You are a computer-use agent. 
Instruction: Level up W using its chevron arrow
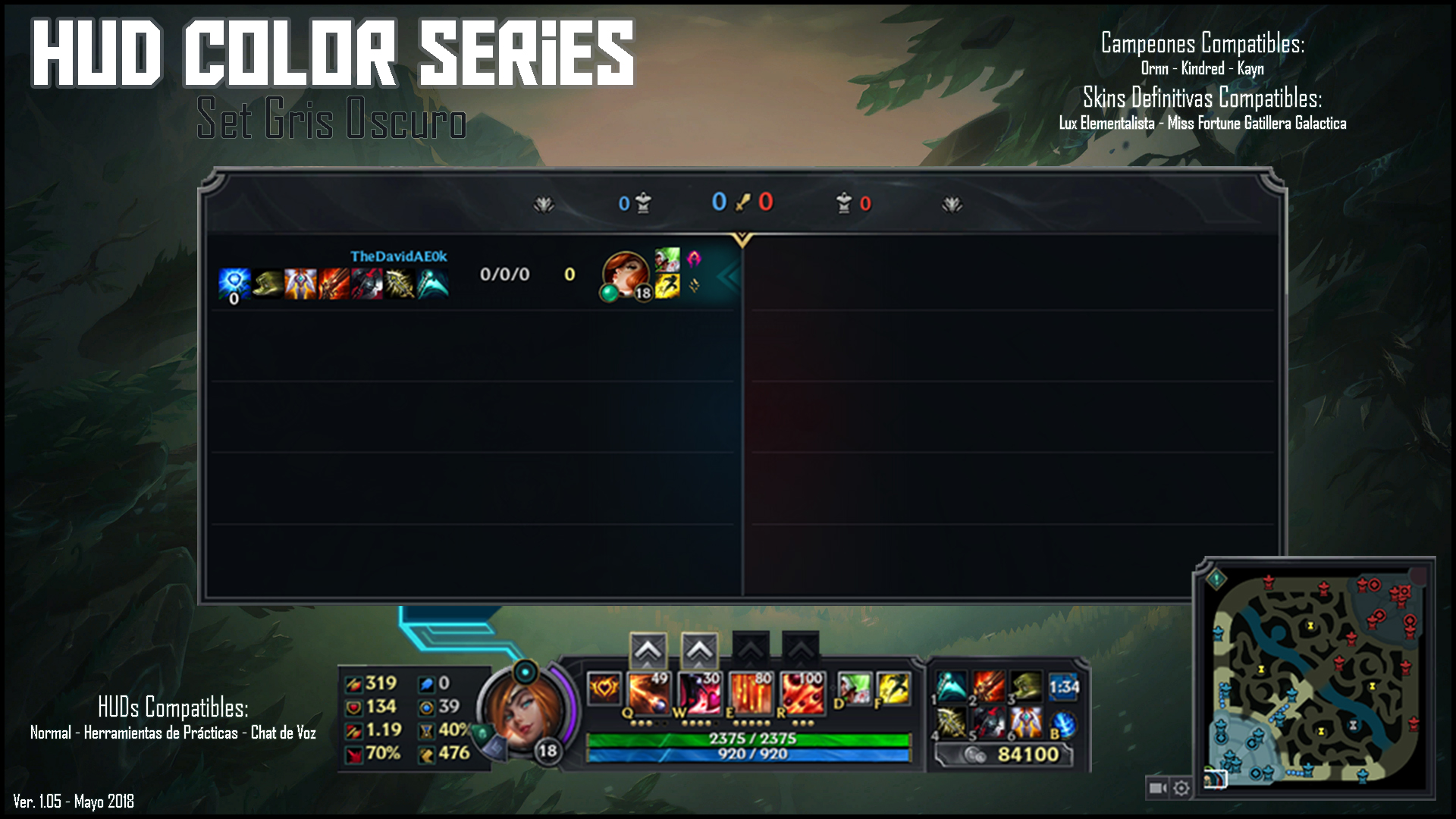pyautogui.click(x=701, y=651)
